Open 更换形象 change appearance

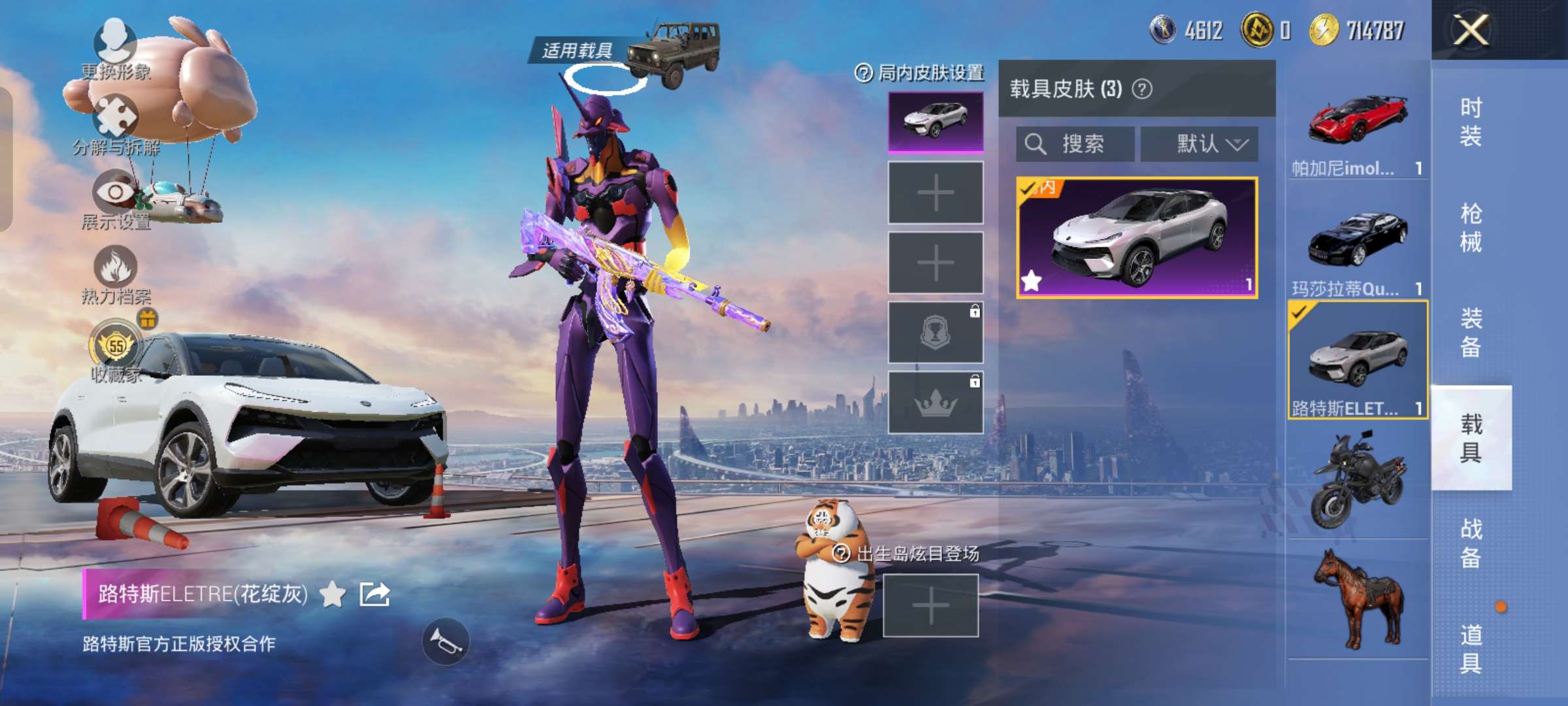[x=116, y=47]
